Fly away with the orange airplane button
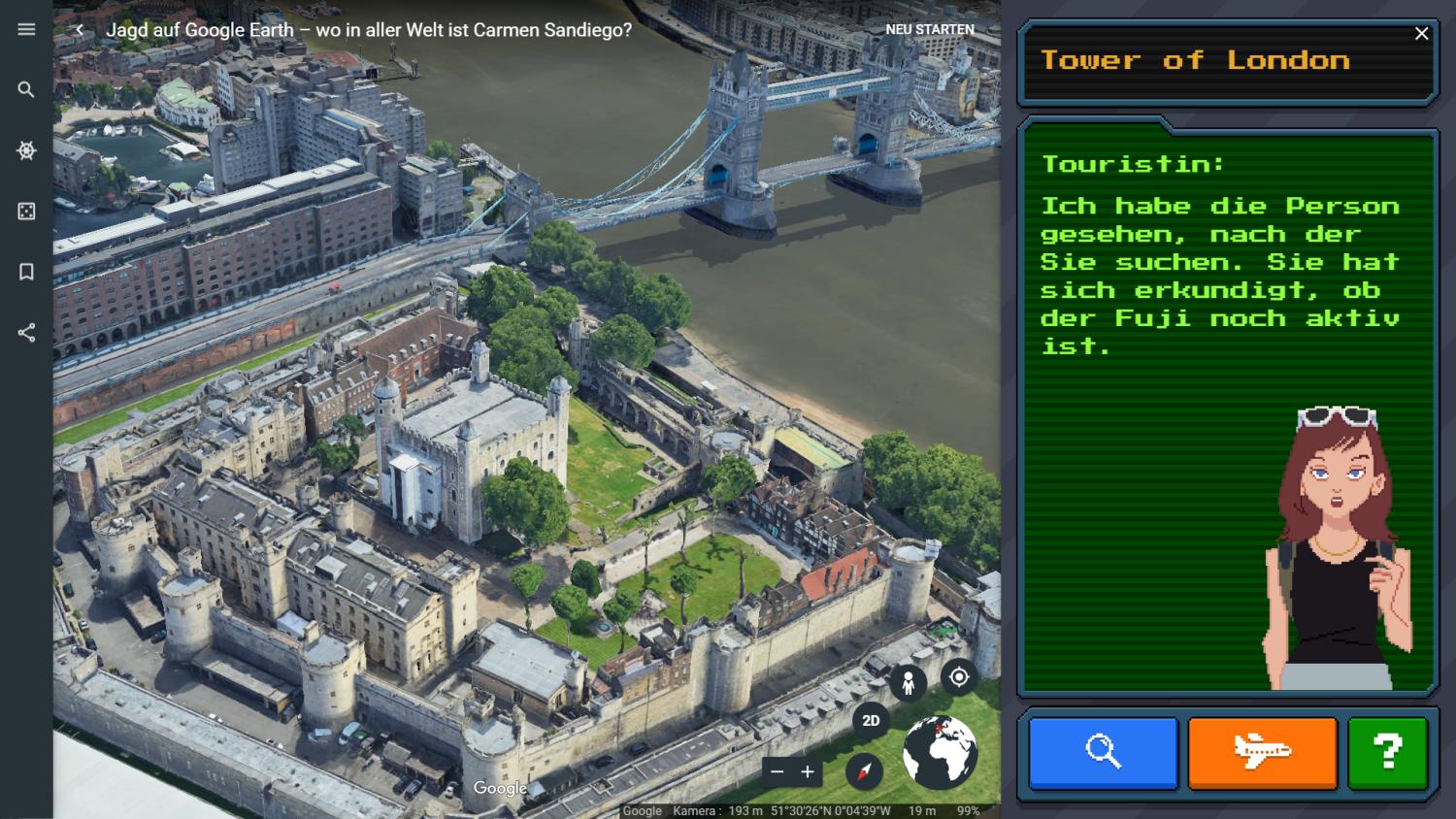The height and width of the screenshot is (819, 1456). pos(1262,751)
